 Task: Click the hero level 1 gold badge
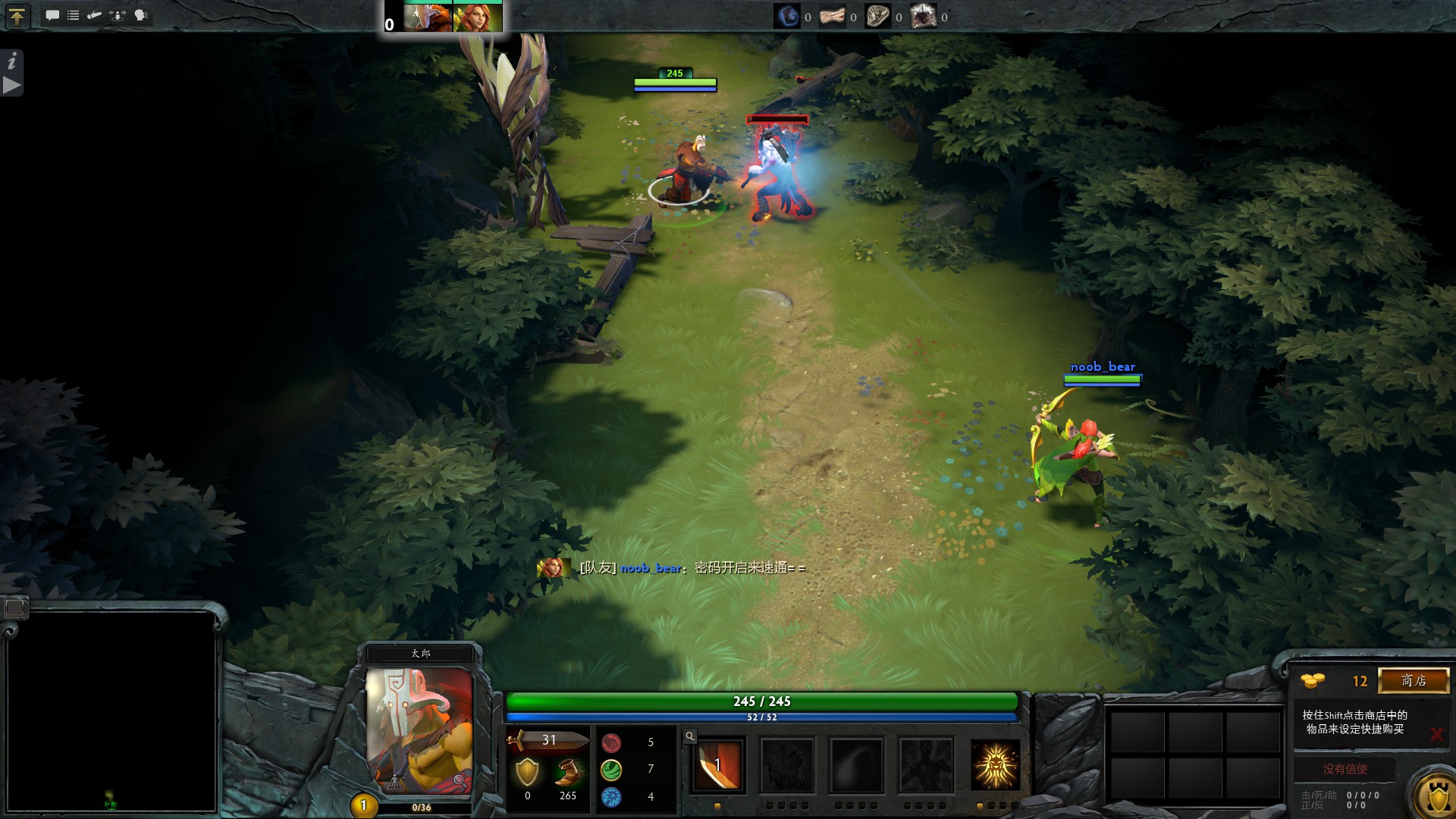[363, 805]
